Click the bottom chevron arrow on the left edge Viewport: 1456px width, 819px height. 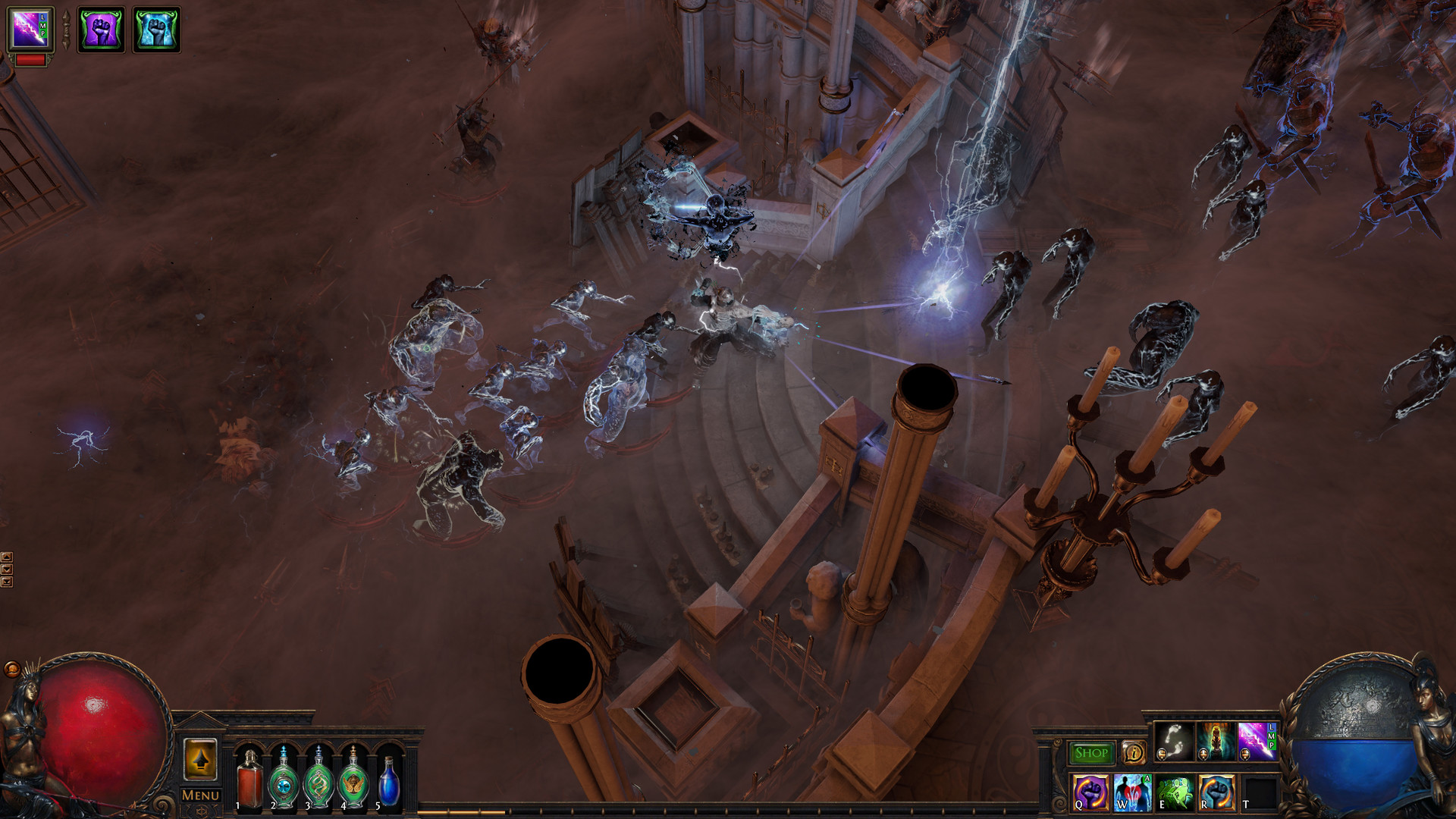click(7, 582)
